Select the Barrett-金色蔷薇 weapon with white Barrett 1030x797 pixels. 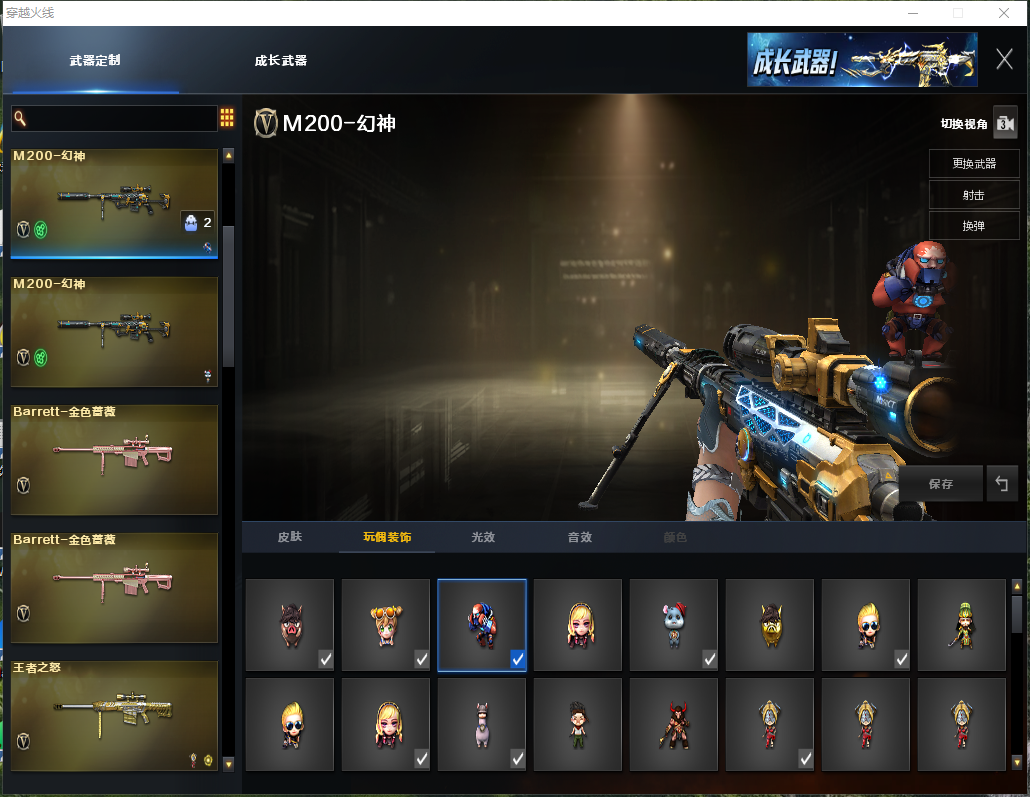114,459
